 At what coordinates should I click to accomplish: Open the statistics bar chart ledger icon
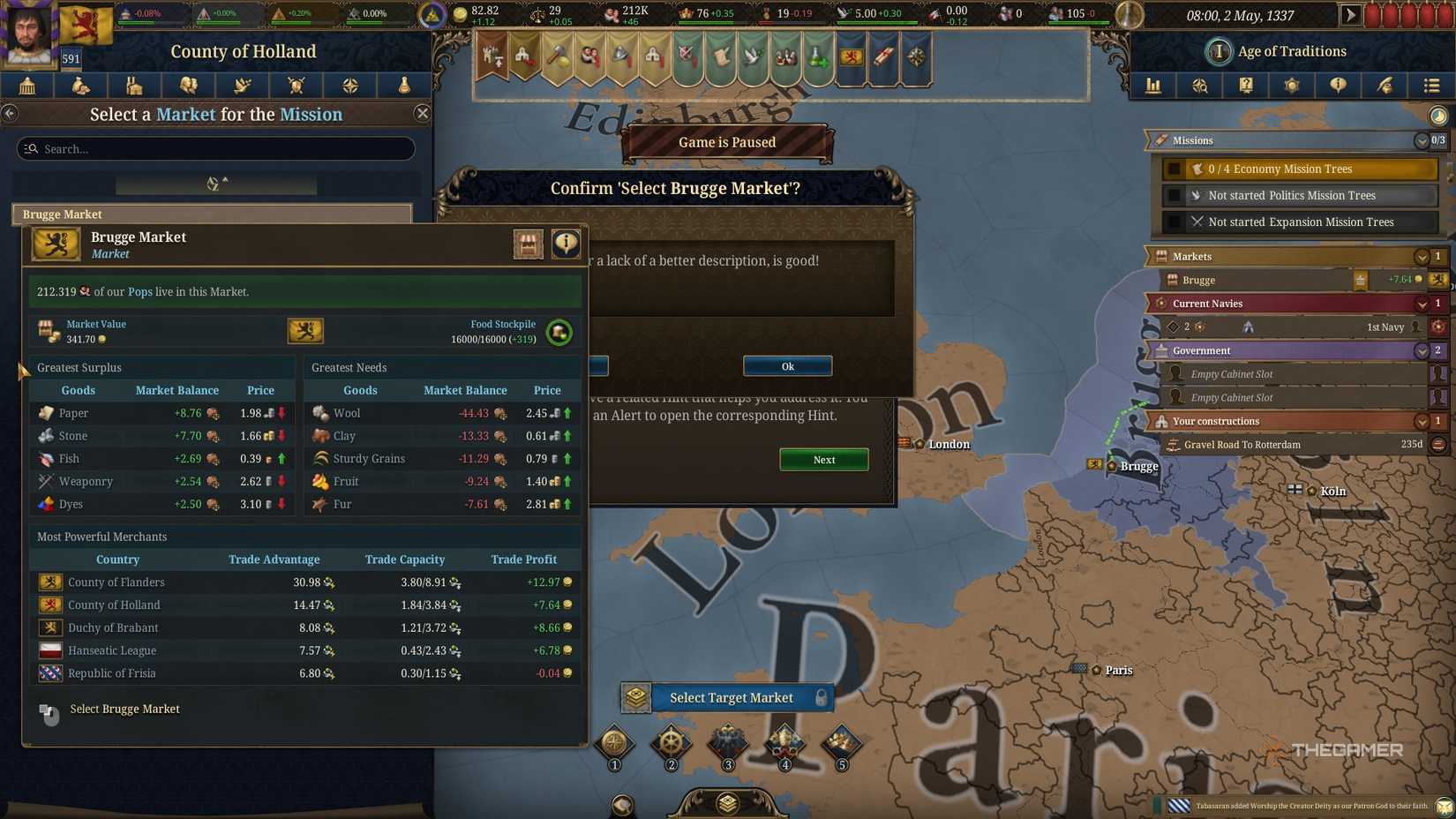tap(1153, 86)
